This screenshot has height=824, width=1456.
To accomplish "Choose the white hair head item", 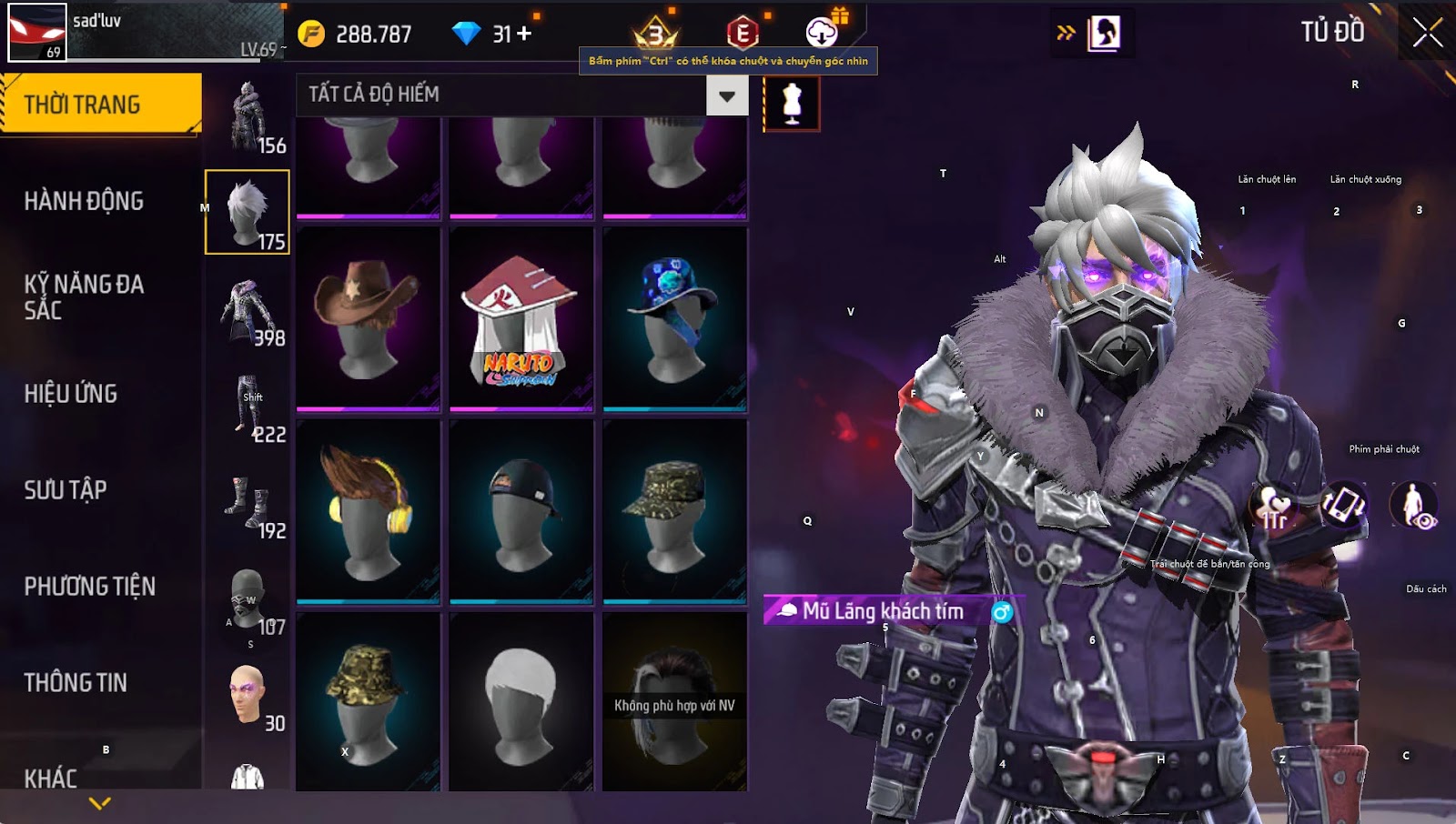I will coord(521,701).
